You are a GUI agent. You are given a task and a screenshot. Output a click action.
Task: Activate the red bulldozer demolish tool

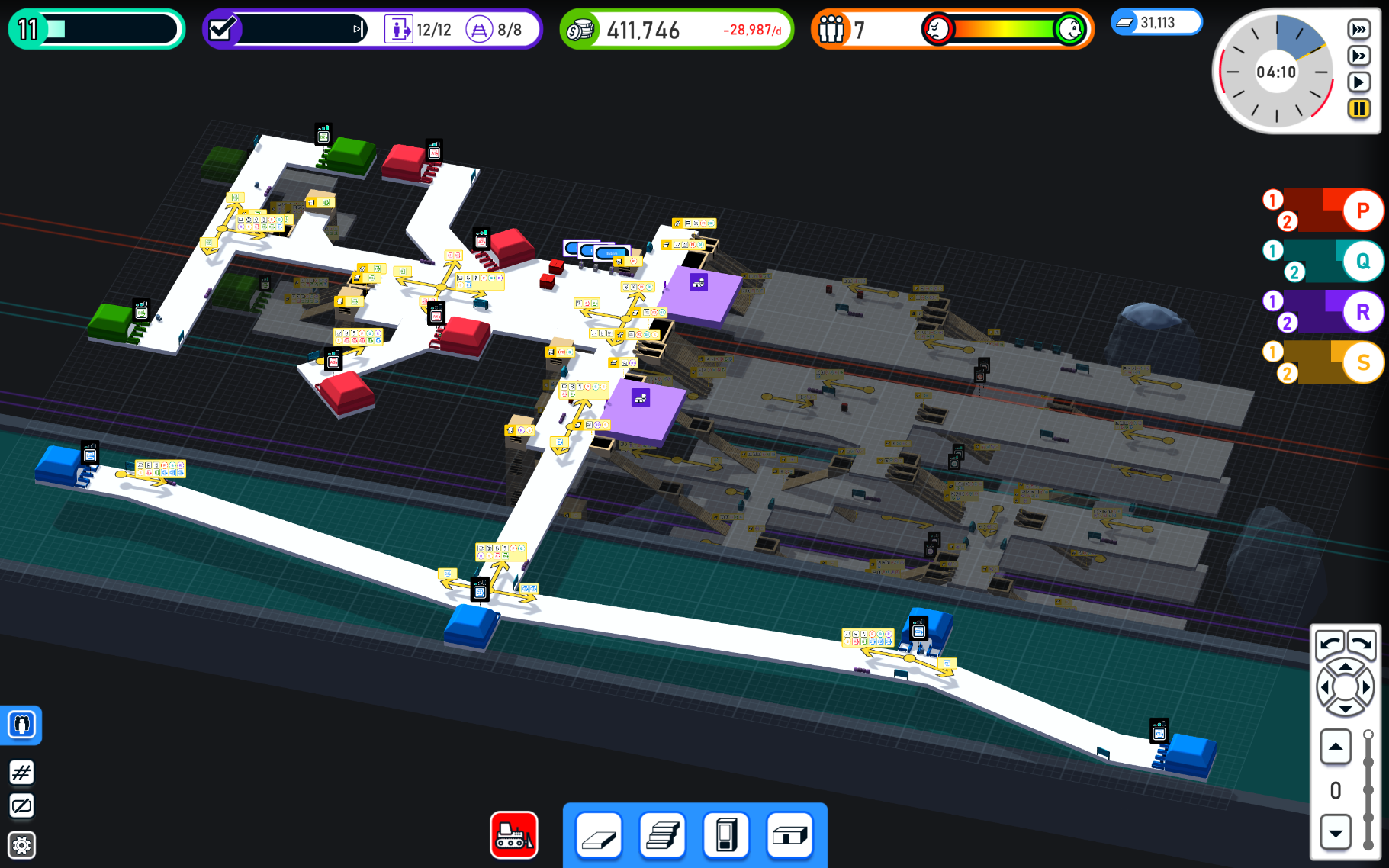pos(514,834)
